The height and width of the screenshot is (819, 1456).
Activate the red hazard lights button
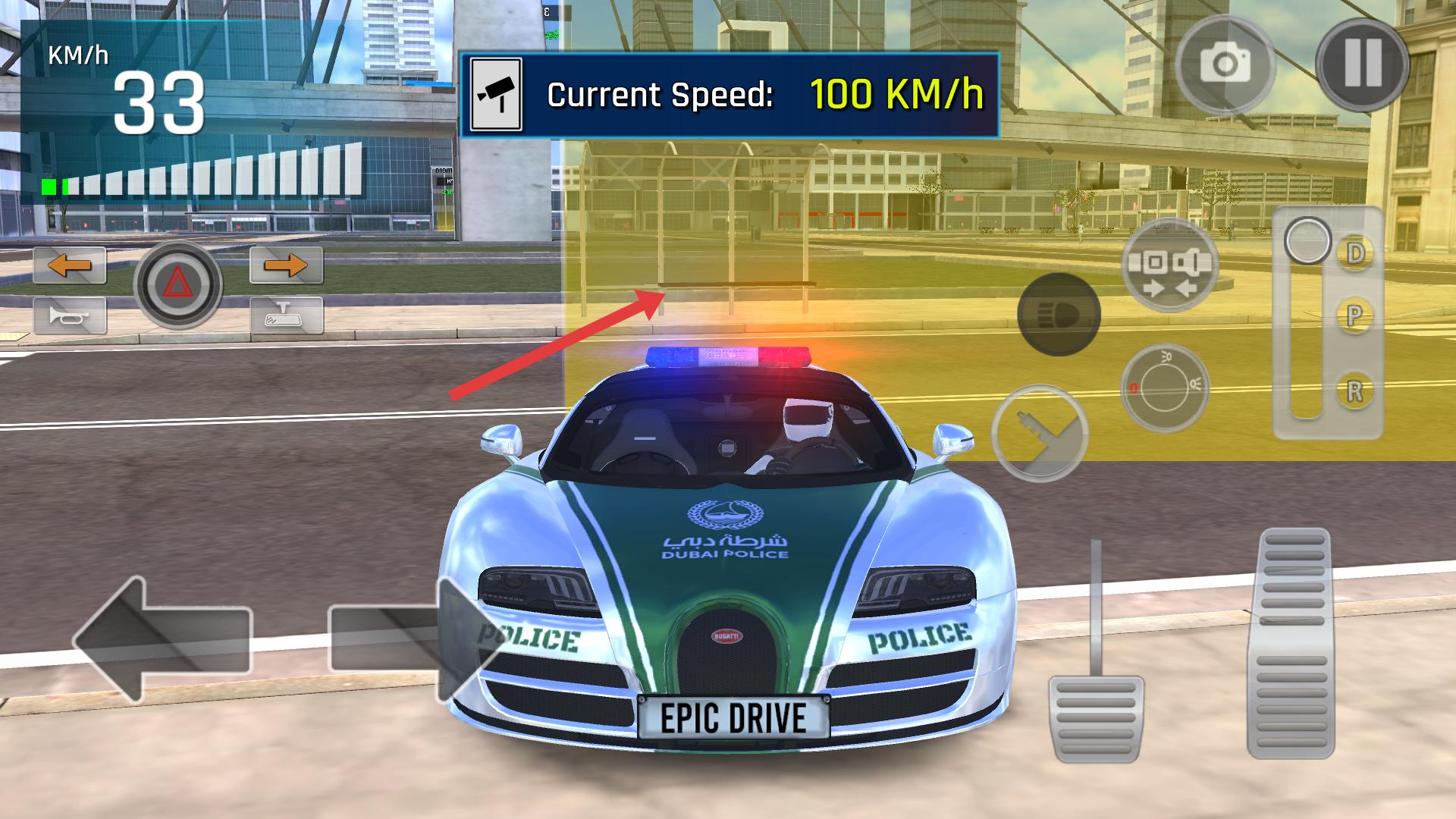coord(178,285)
